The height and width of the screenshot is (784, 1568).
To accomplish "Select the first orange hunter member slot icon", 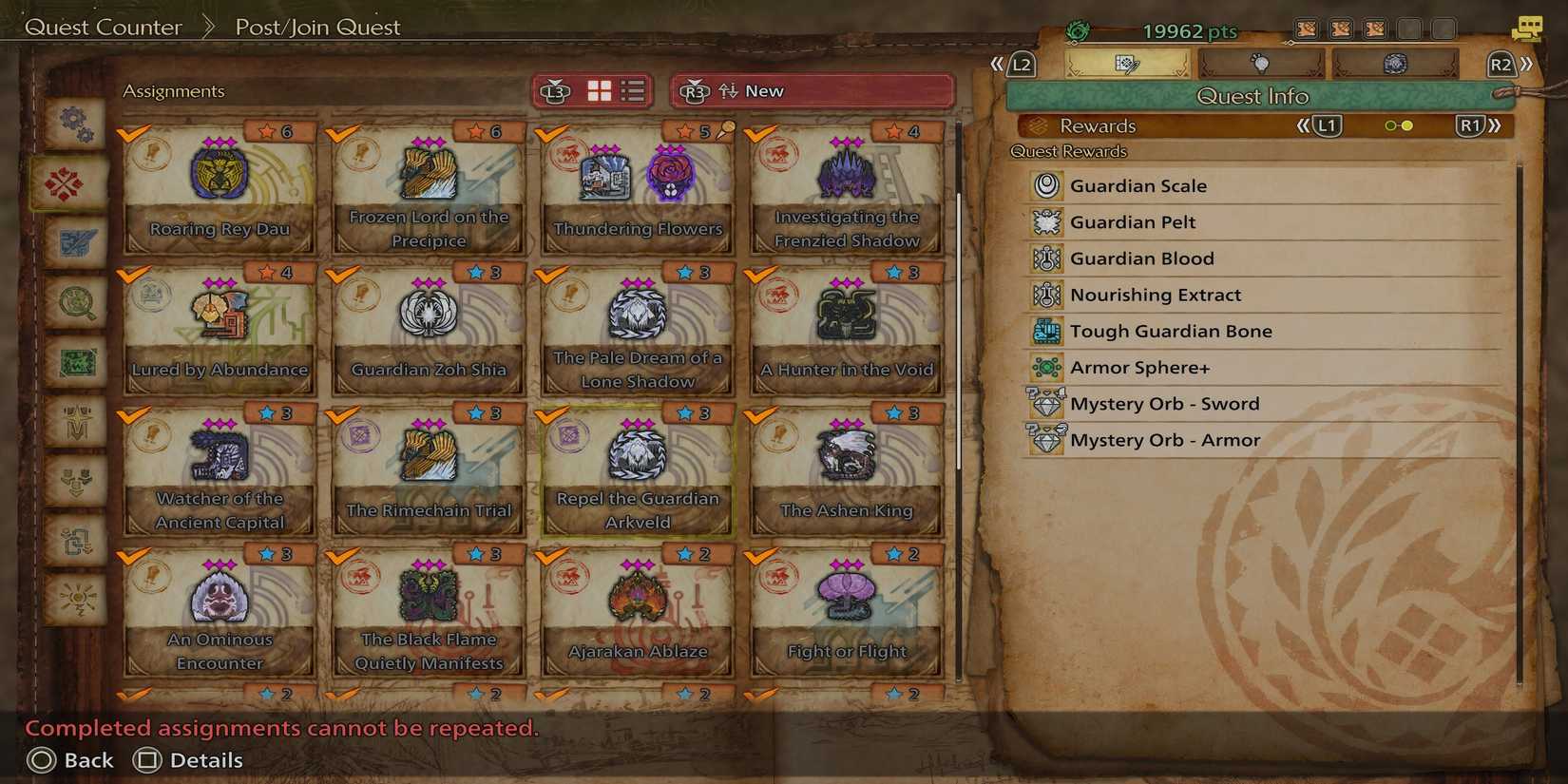I will tap(1304, 29).
